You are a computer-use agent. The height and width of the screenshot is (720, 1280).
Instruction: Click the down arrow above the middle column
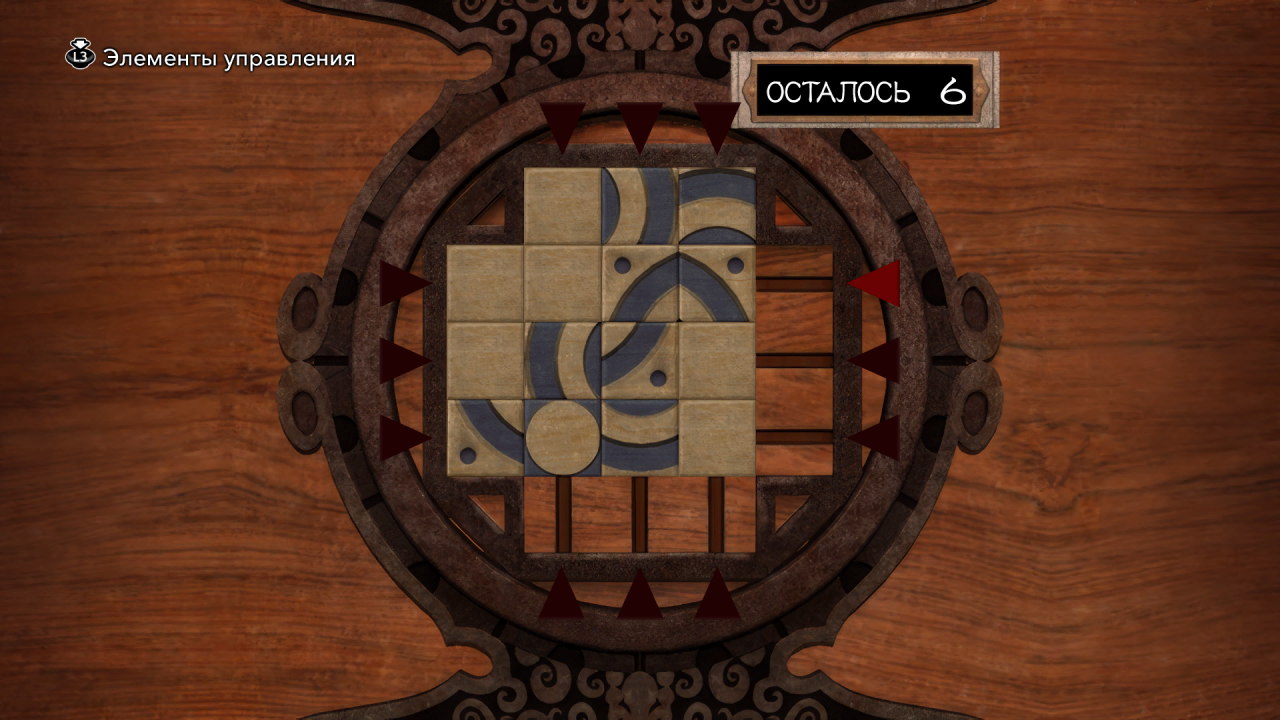640,125
